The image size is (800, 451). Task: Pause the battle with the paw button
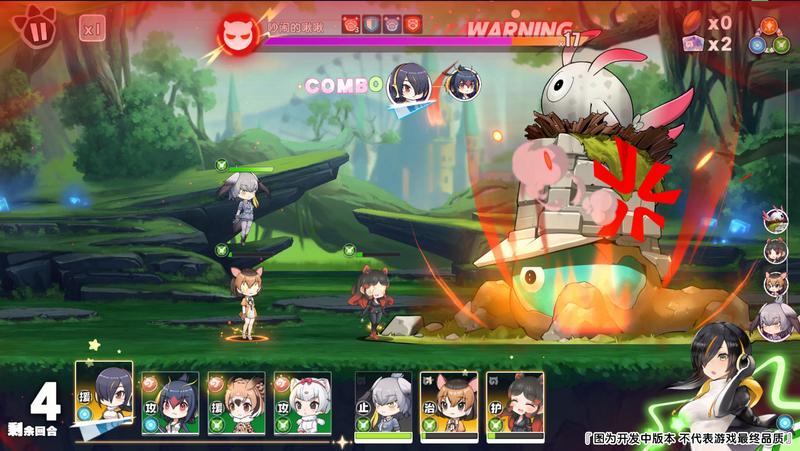pyautogui.click(x=38, y=28)
